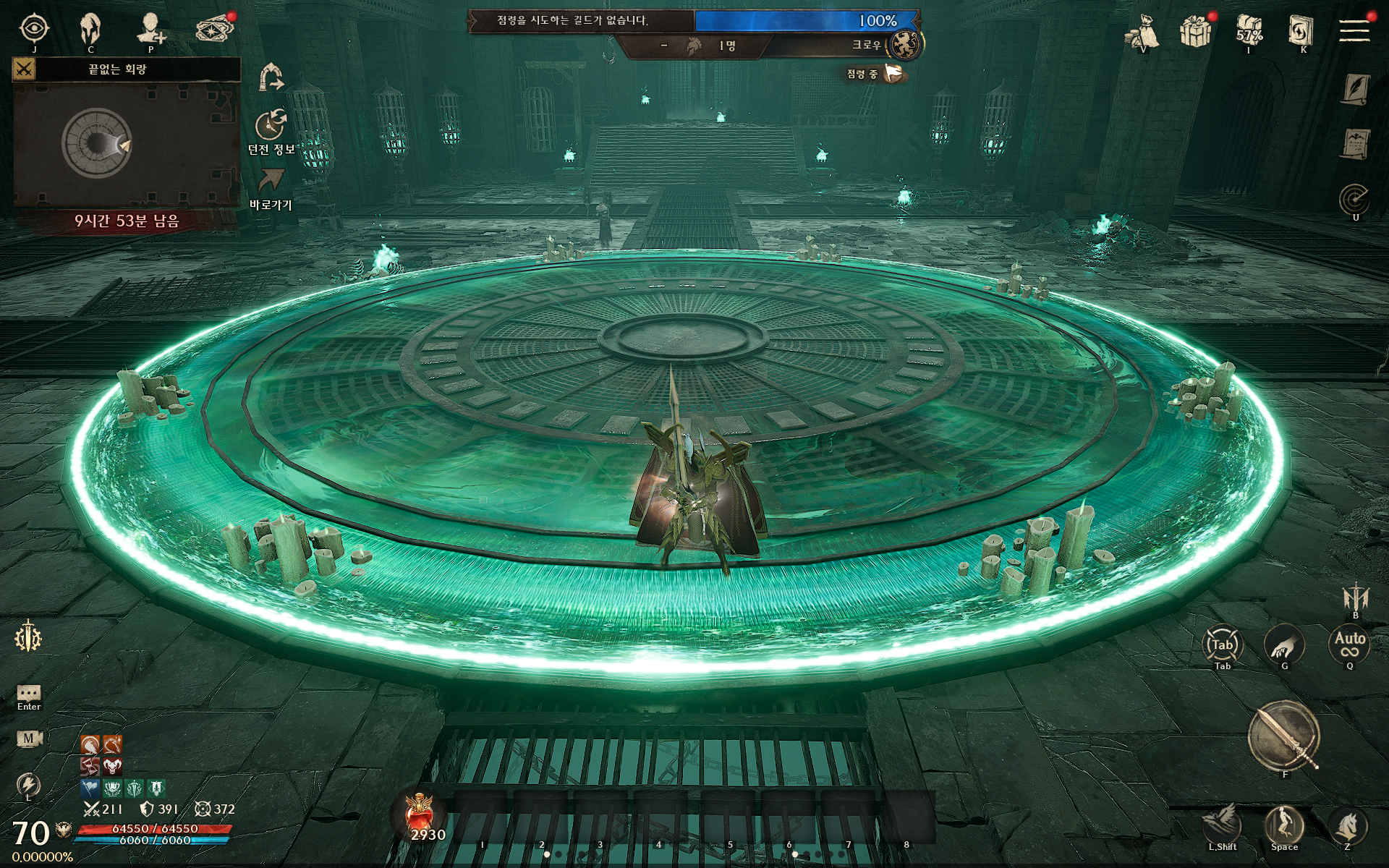Open the add party member icon
The image size is (1389, 868).
151,29
